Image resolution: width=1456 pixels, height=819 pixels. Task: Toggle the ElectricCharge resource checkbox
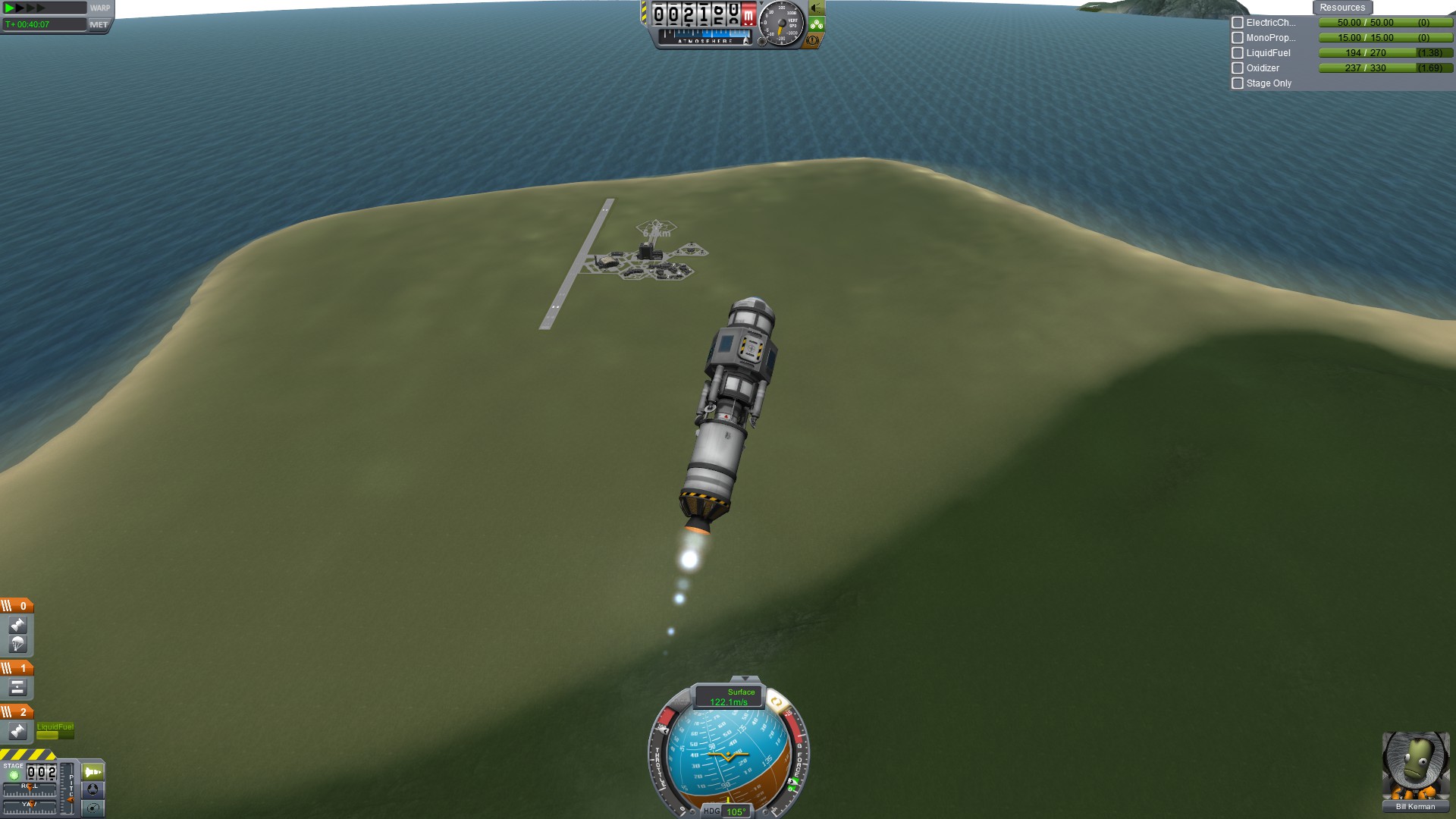1238,23
